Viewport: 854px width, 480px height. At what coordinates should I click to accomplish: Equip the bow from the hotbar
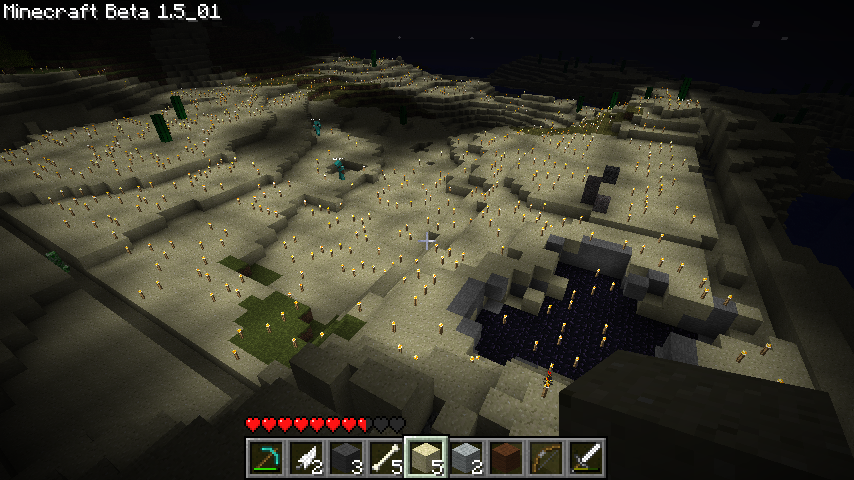pos(546,457)
